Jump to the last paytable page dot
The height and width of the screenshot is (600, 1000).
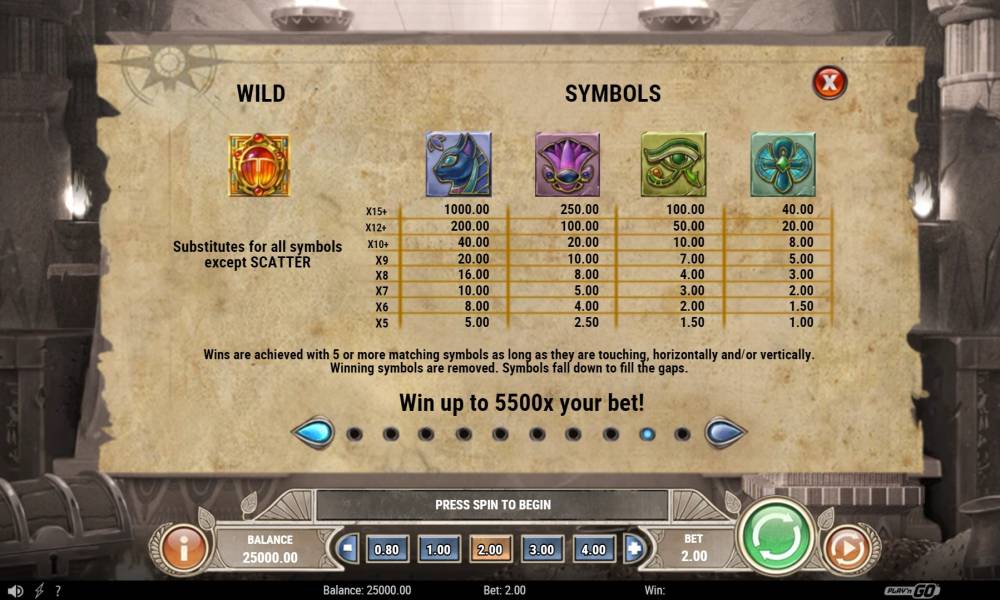click(x=683, y=434)
